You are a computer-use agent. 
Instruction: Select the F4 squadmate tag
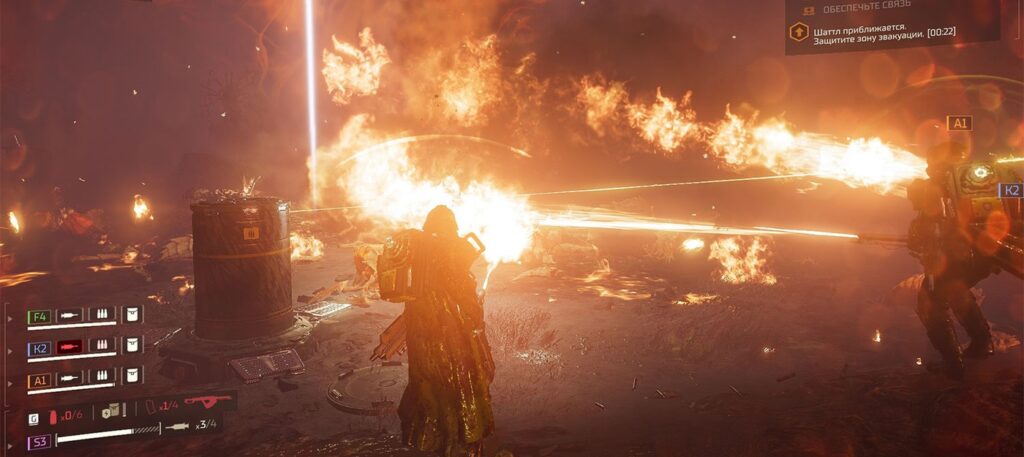pos(38,316)
